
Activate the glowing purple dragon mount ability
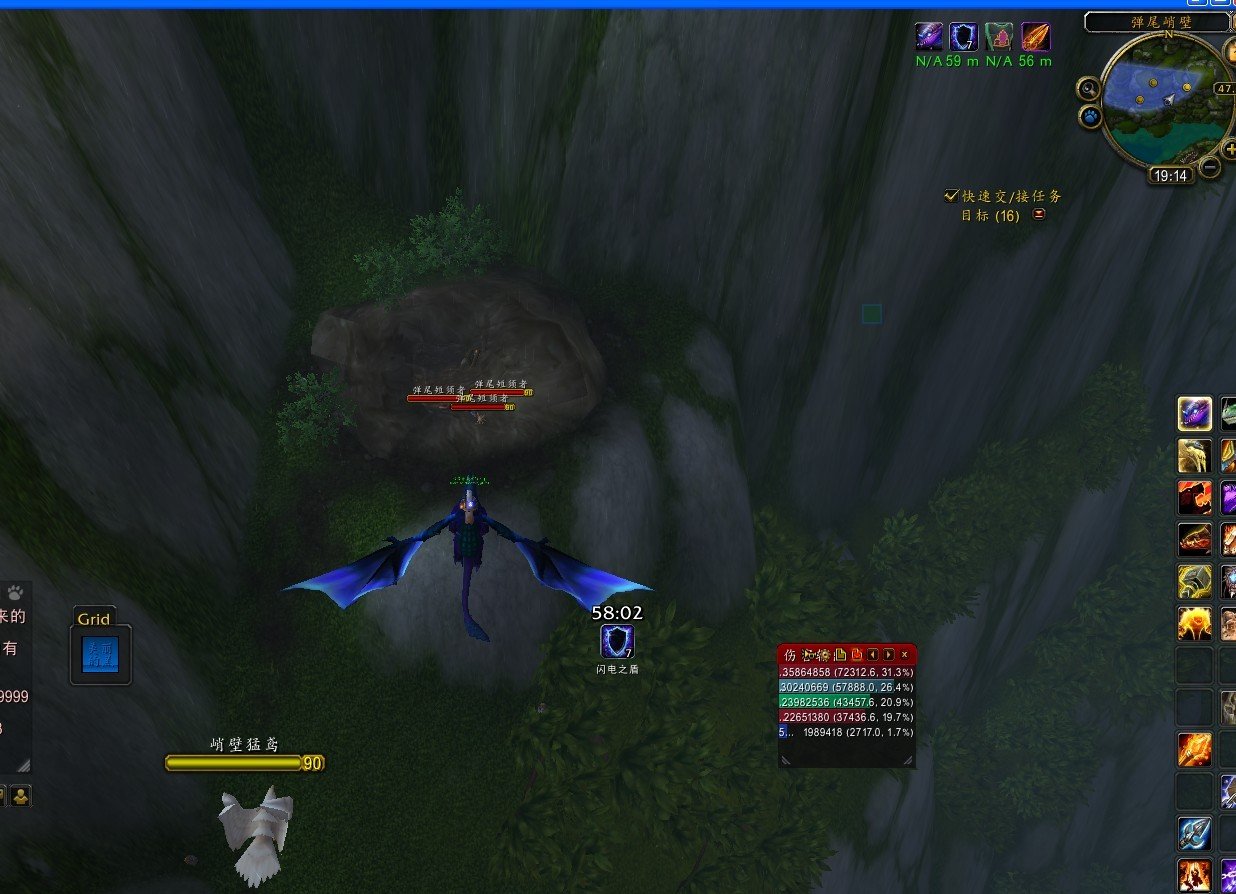pyautogui.click(x=1194, y=413)
